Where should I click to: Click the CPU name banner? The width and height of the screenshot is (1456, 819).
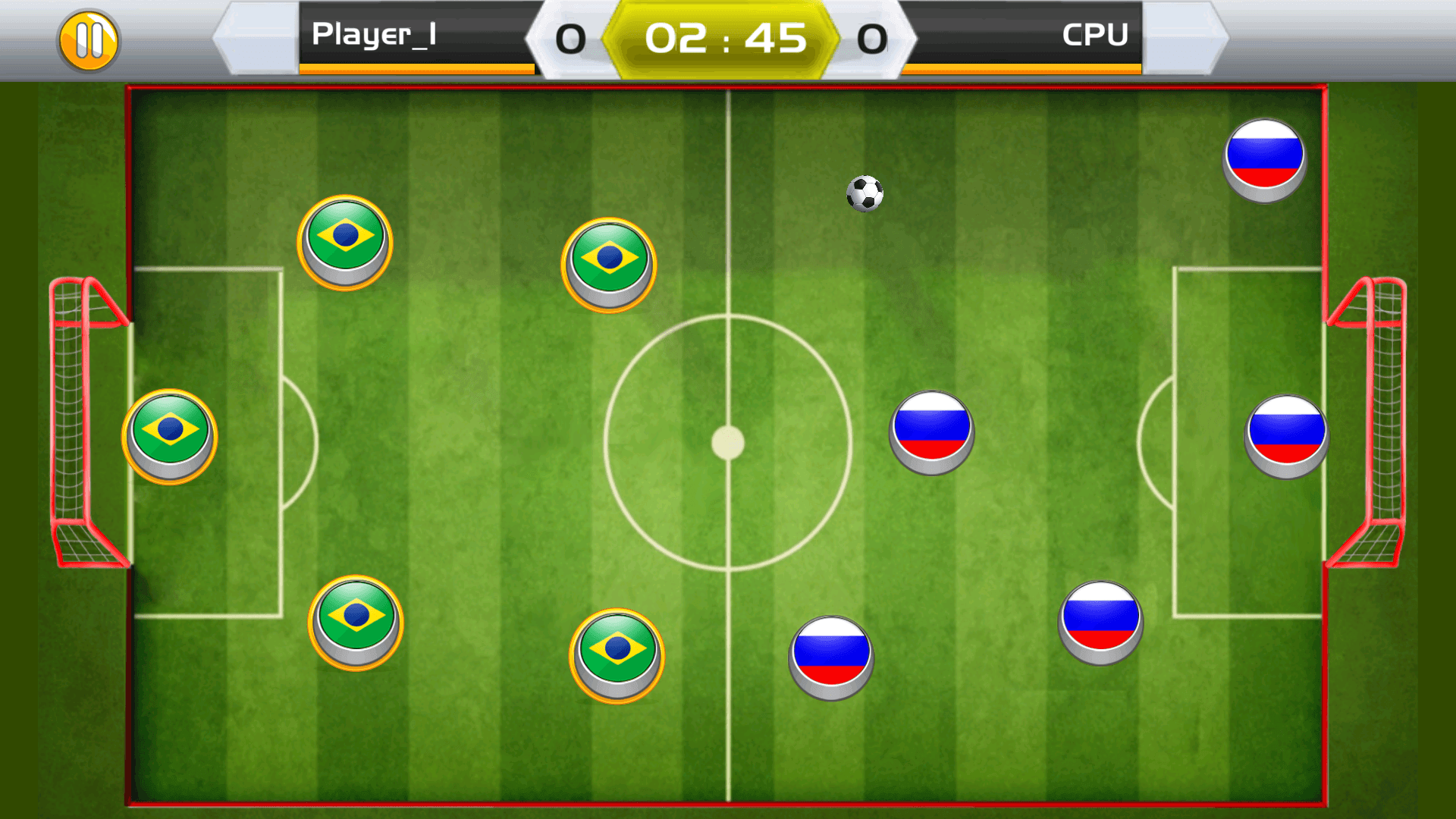click(1094, 35)
